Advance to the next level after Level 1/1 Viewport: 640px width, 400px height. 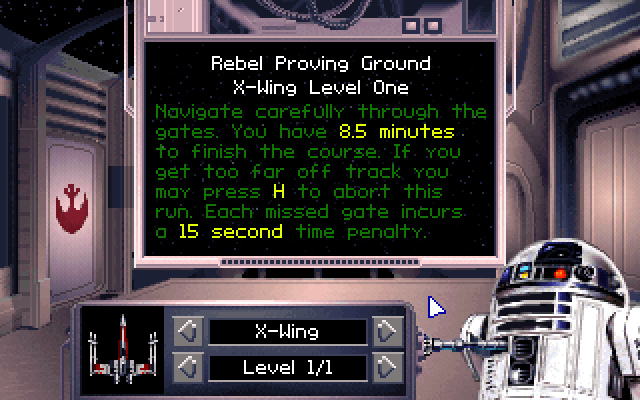(387, 367)
